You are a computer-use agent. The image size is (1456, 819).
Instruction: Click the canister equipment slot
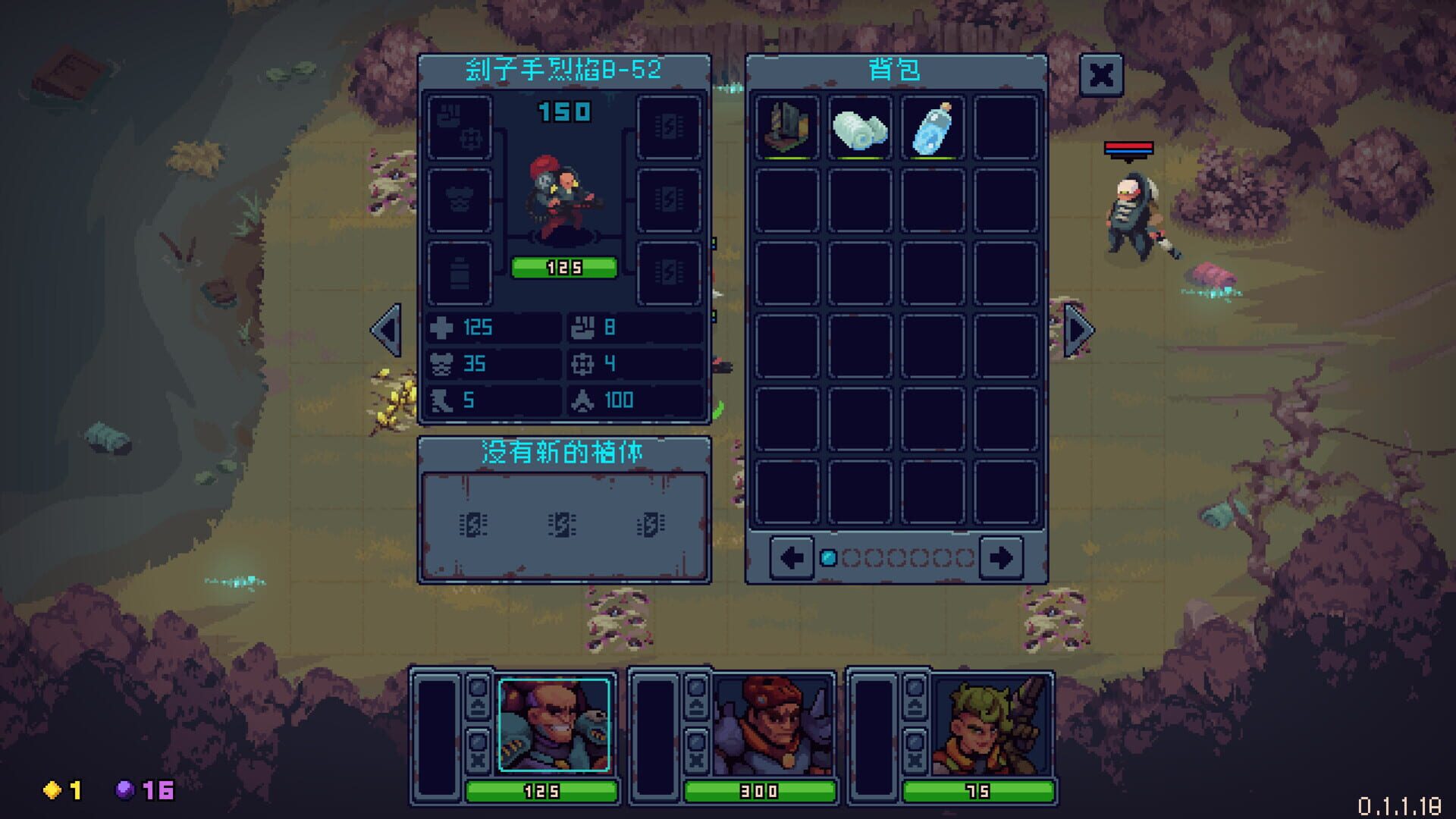pyautogui.click(x=459, y=273)
